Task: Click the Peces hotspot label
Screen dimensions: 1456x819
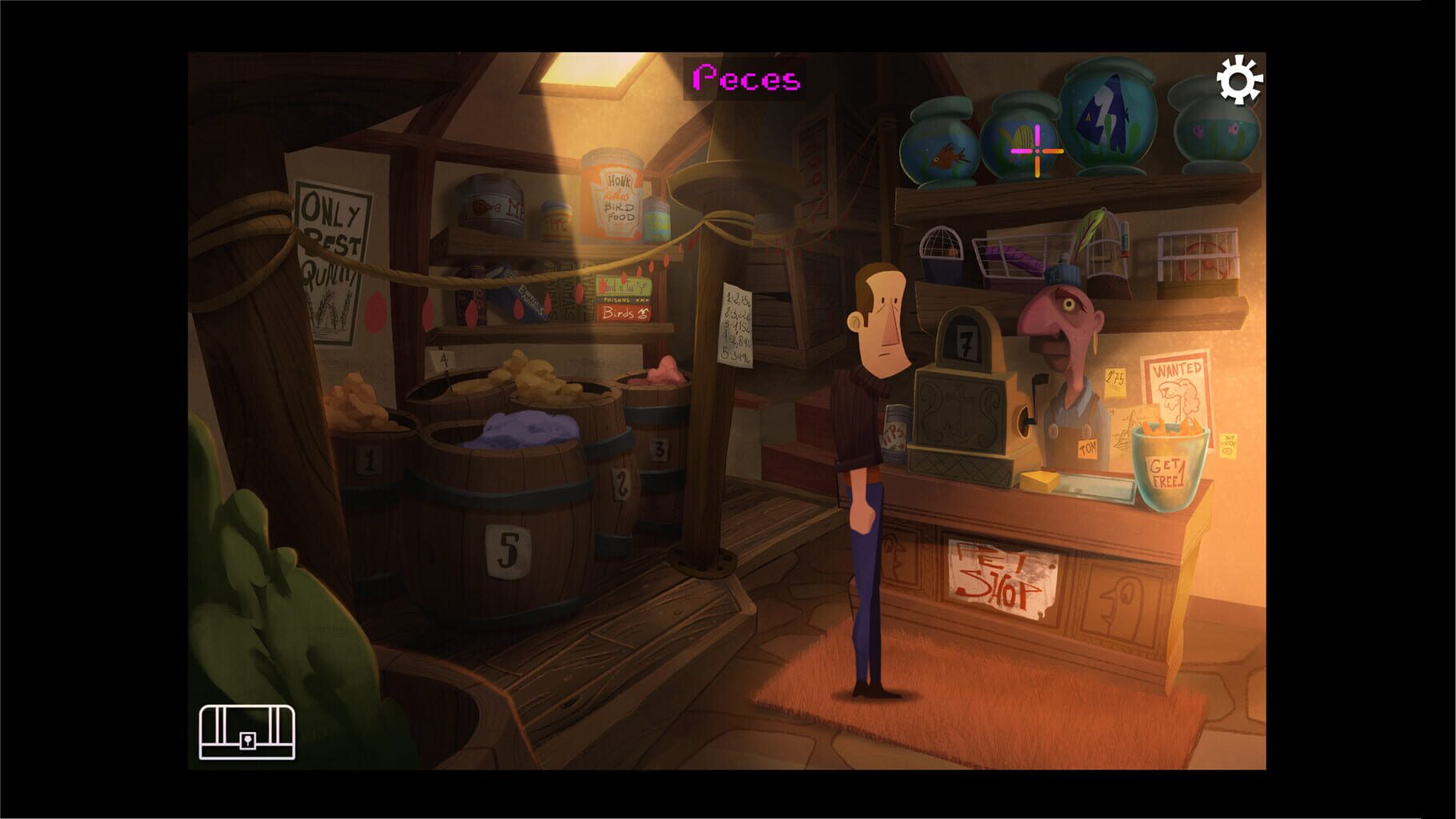Action: 747,77
